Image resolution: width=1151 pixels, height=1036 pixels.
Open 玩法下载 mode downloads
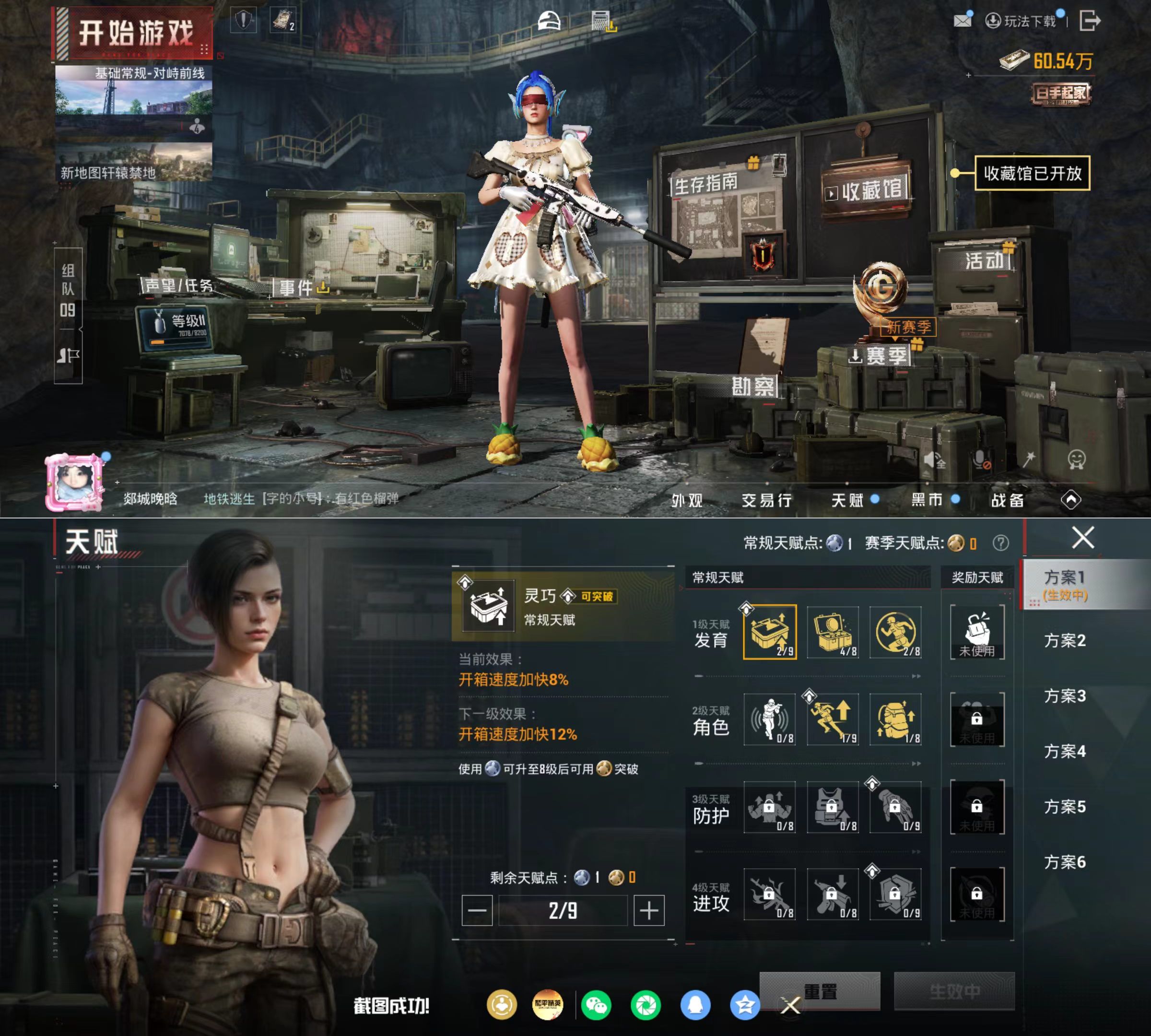[1021, 22]
